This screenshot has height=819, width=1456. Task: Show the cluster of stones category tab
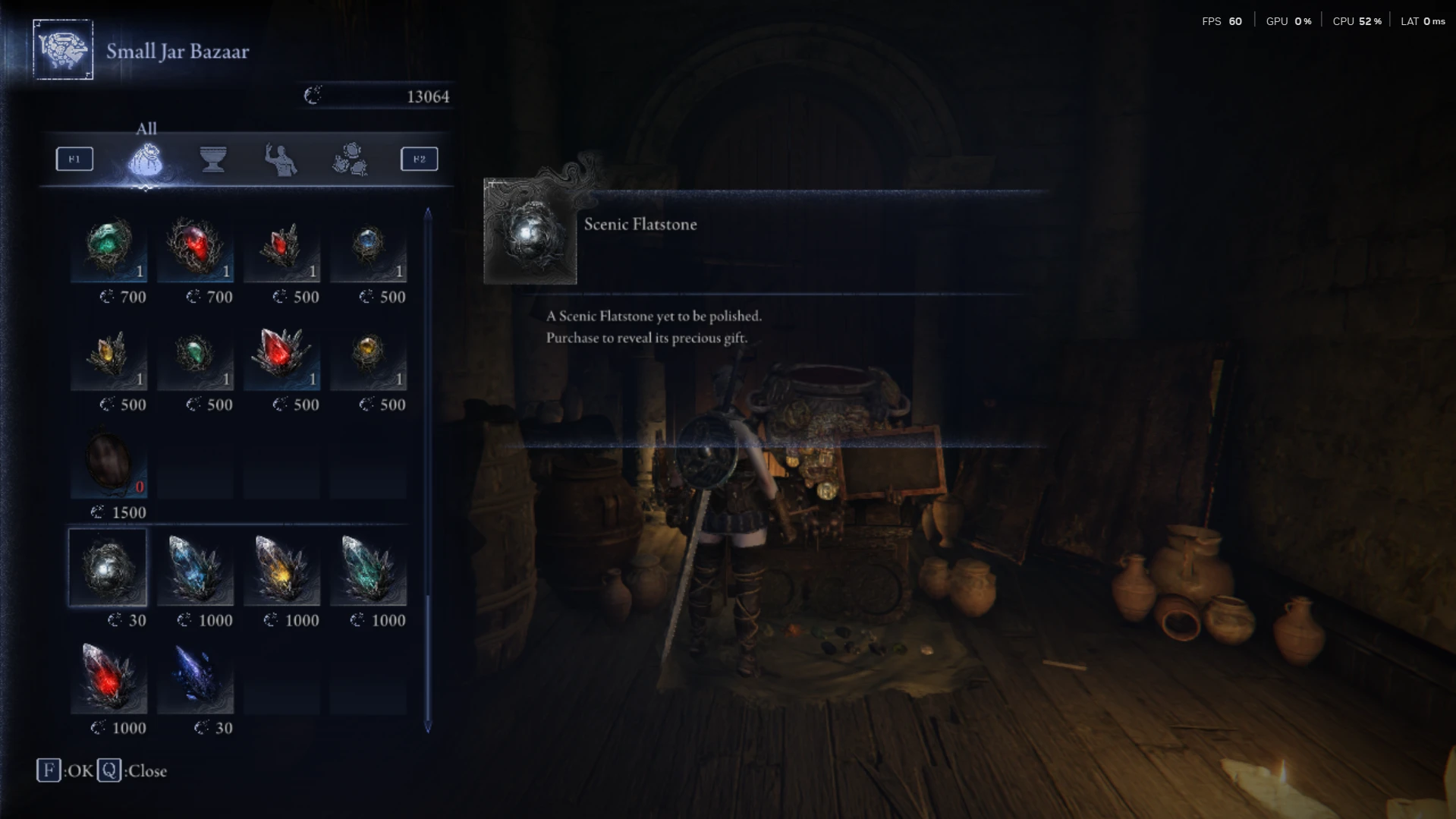pos(350,159)
